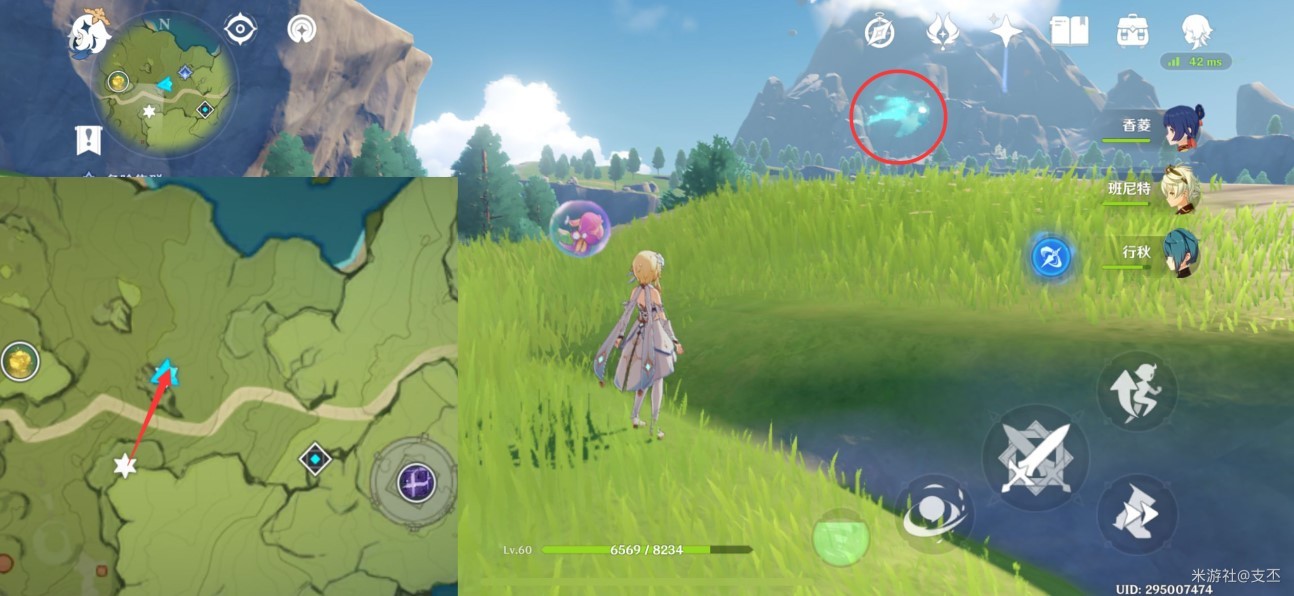Open the four-pointed star wish menu

point(1005,31)
